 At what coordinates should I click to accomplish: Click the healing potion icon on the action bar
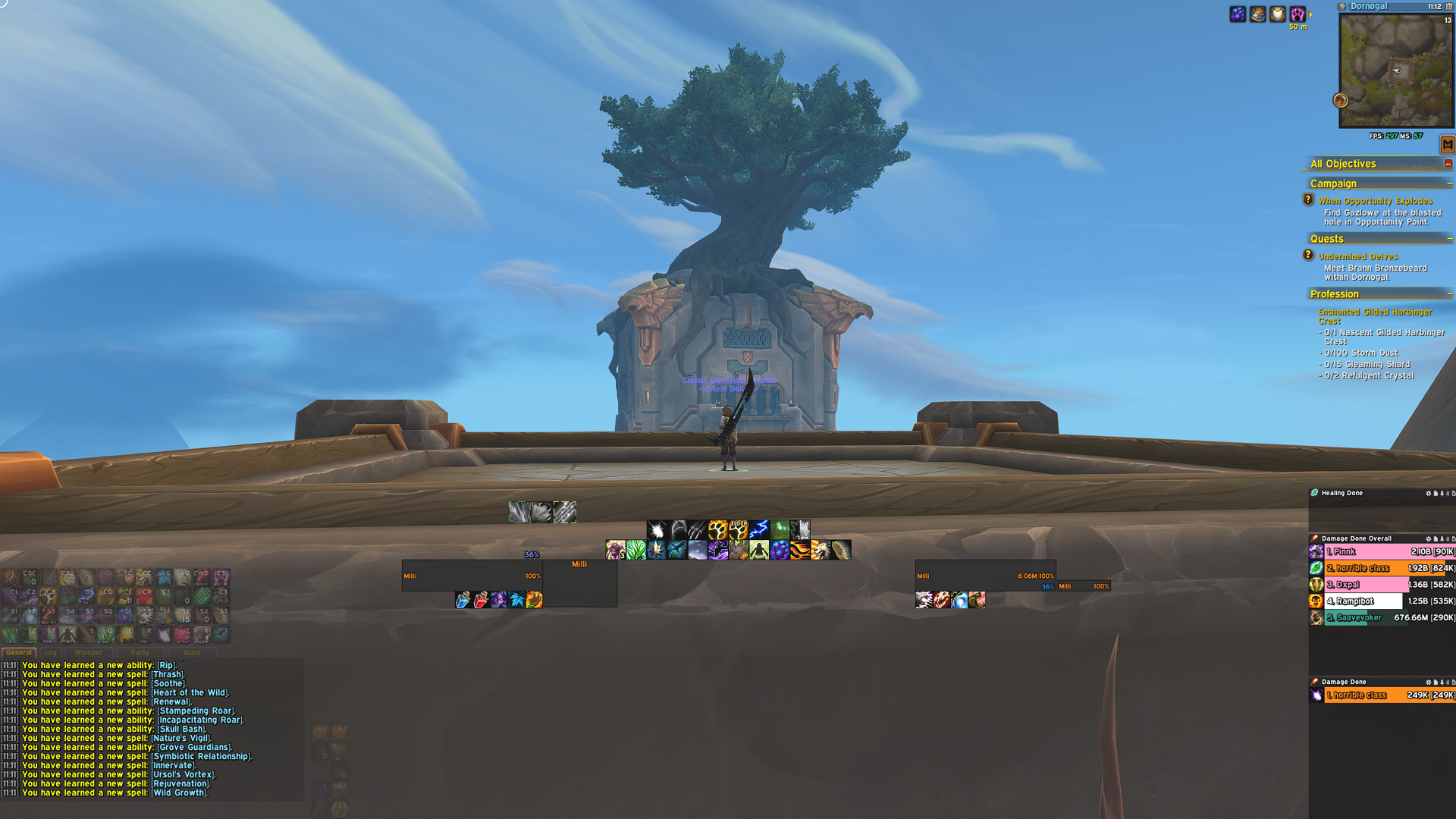[482, 599]
